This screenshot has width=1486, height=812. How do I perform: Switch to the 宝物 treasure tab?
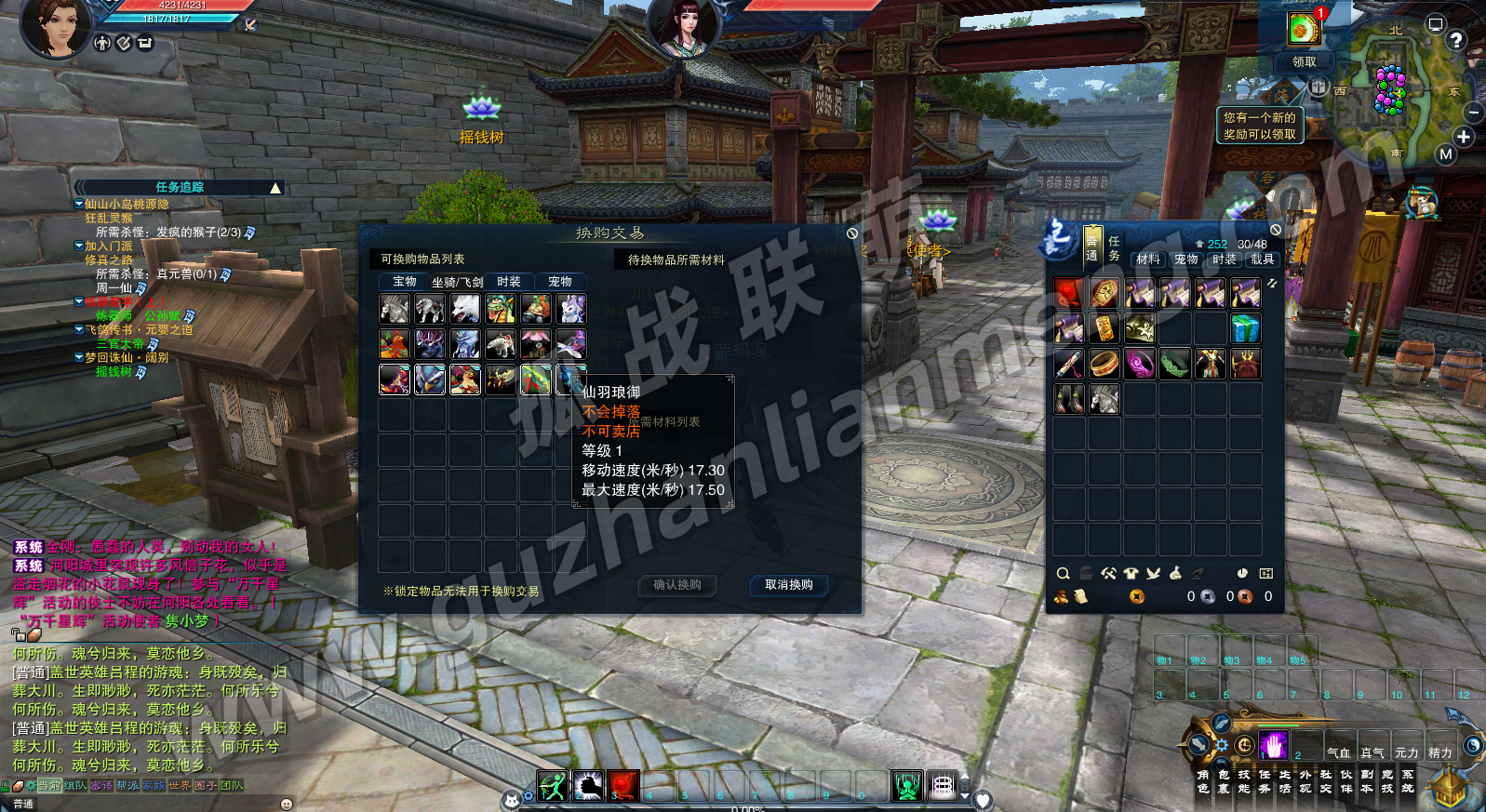[405, 282]
